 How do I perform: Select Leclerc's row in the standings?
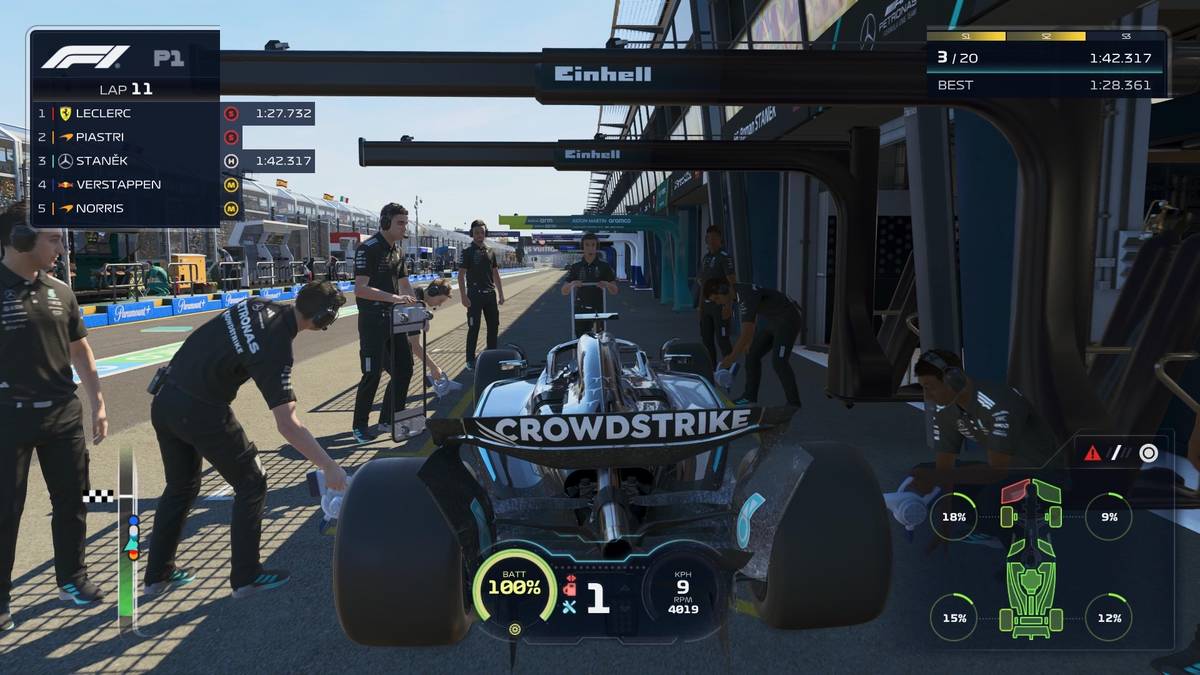[x=125, y=113]
